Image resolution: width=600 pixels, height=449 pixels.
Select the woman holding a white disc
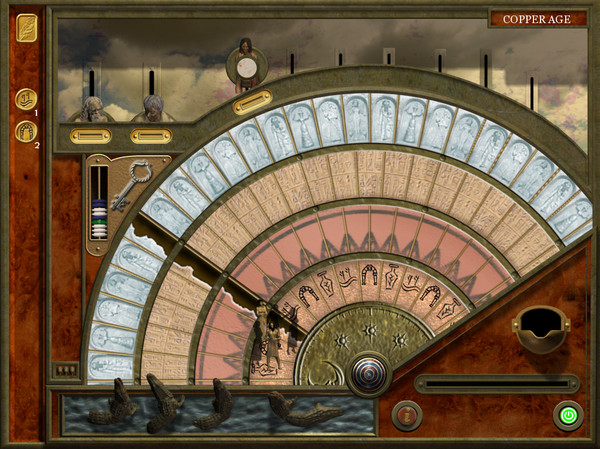[x=245, y=65]
